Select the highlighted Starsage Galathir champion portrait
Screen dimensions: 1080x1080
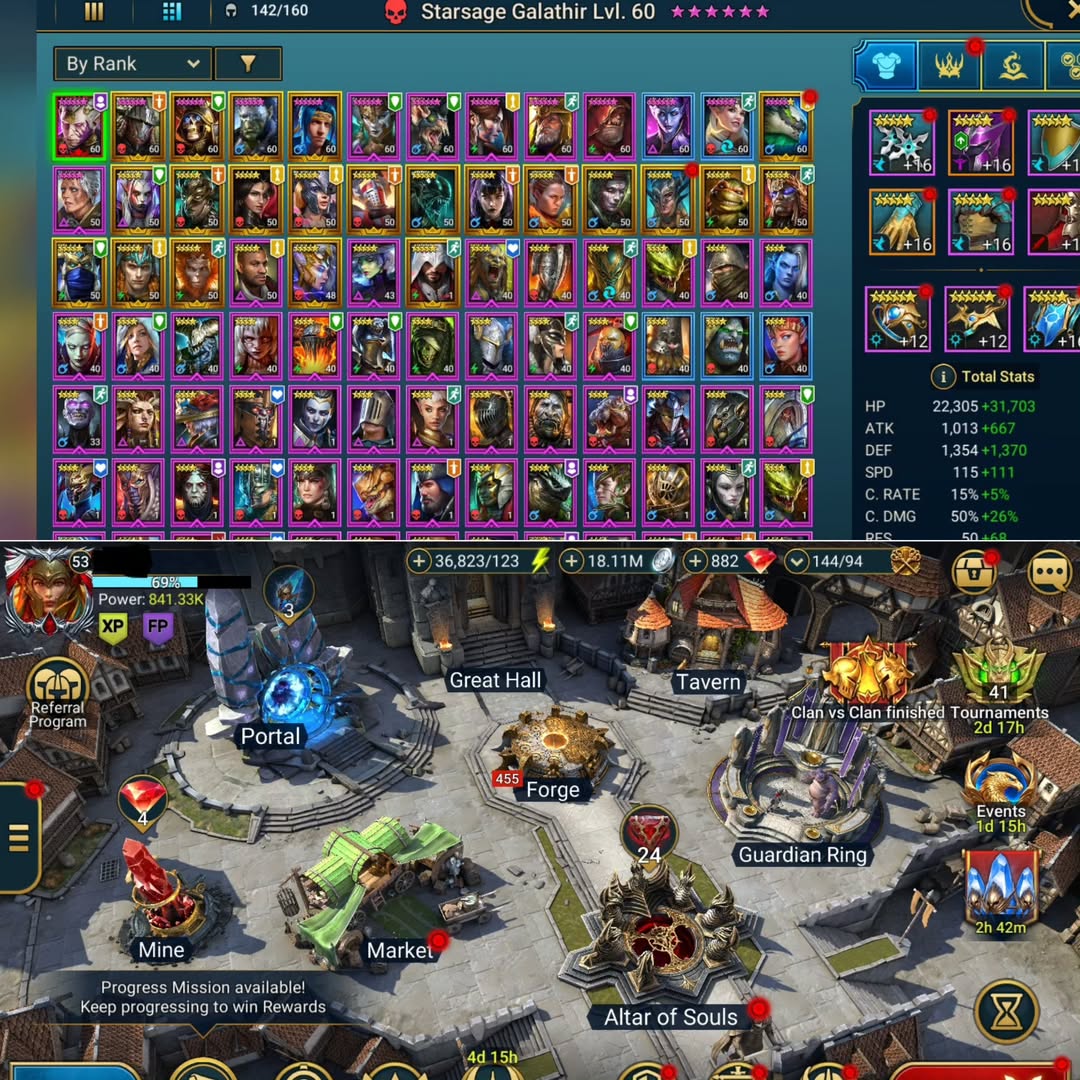(80, 125)
